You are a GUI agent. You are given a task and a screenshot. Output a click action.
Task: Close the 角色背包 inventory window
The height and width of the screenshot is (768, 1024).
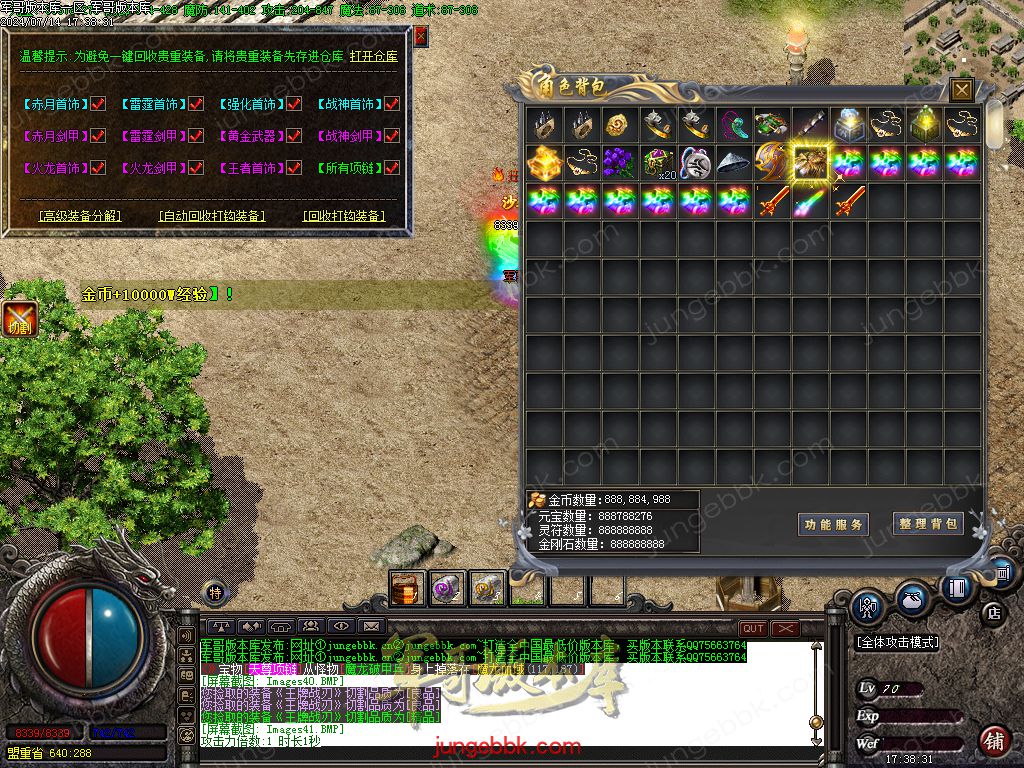(961, 90)
